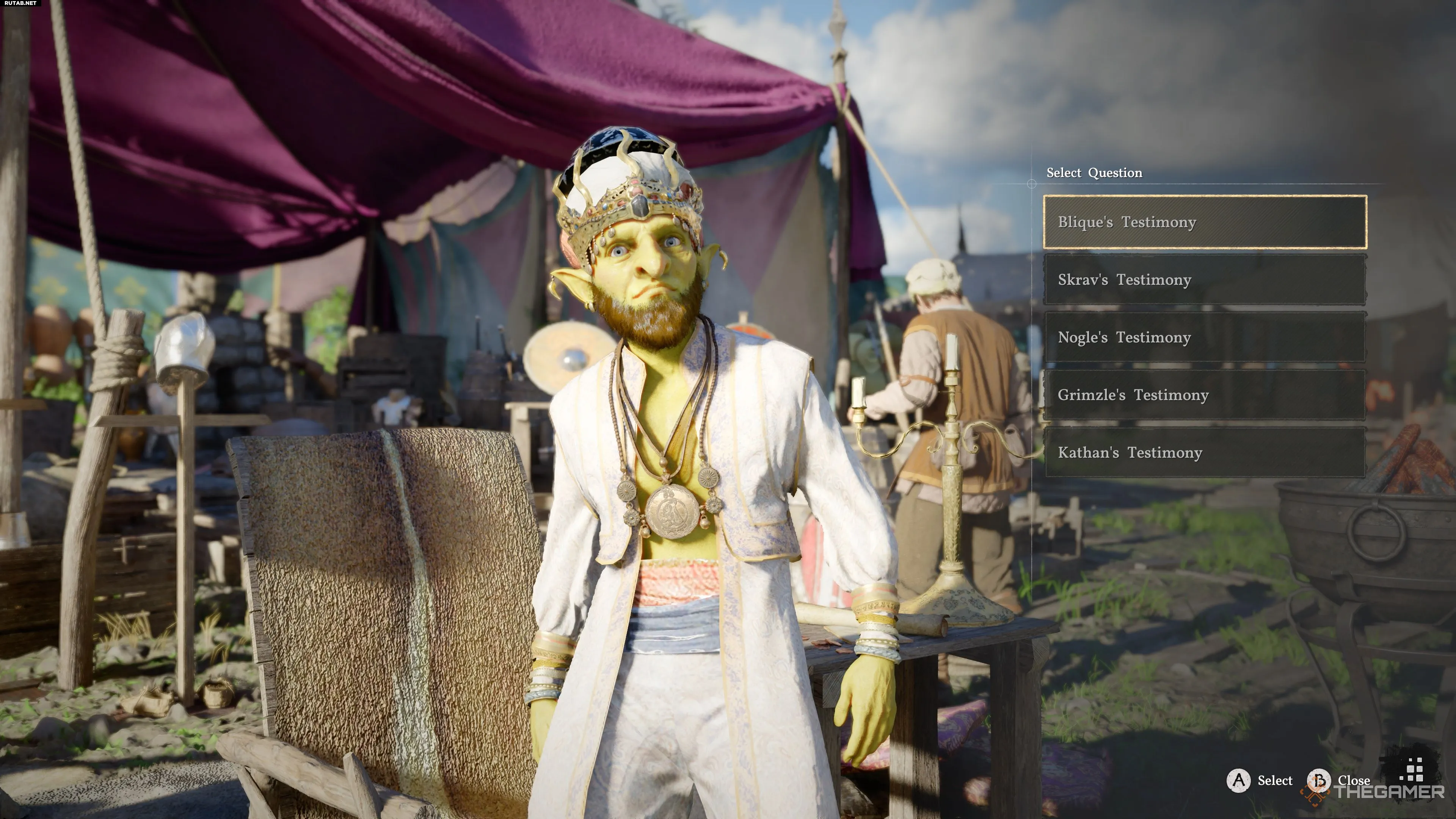Ask about Nogle's Testimony

coord(1205,337)
